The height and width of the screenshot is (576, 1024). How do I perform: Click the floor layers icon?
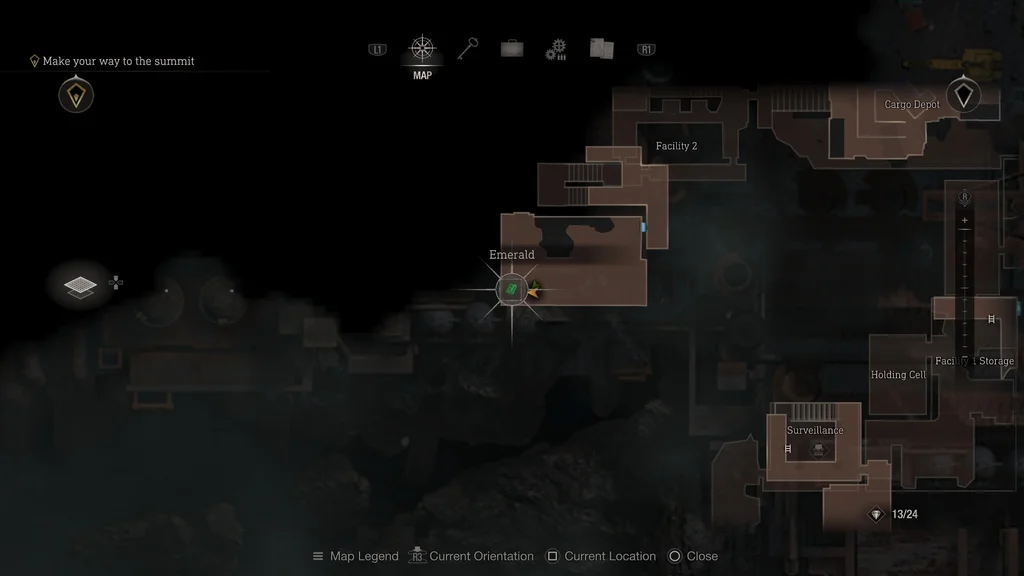pos(80,287)
